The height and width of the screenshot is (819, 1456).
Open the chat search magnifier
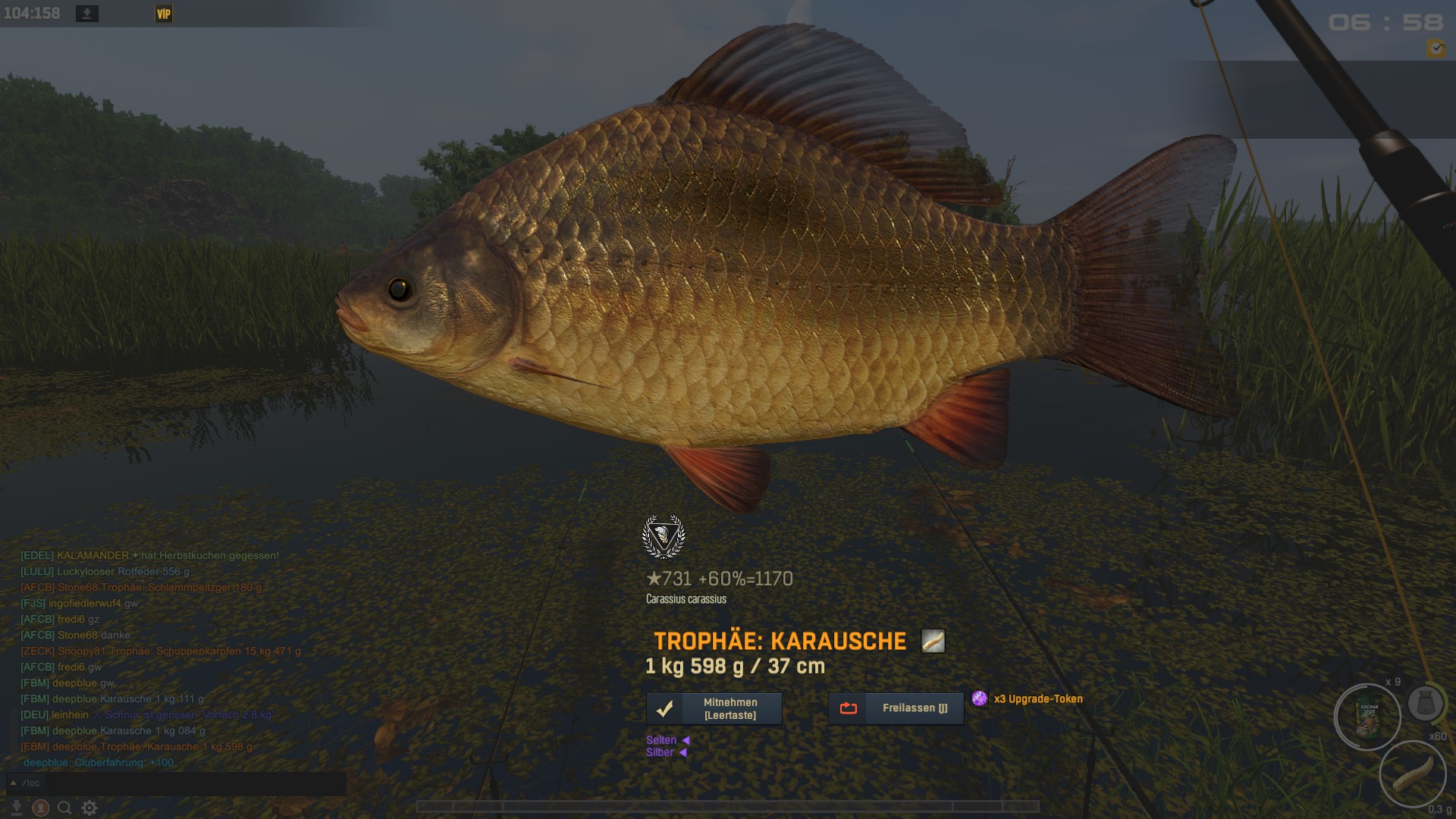click(65, 808)
